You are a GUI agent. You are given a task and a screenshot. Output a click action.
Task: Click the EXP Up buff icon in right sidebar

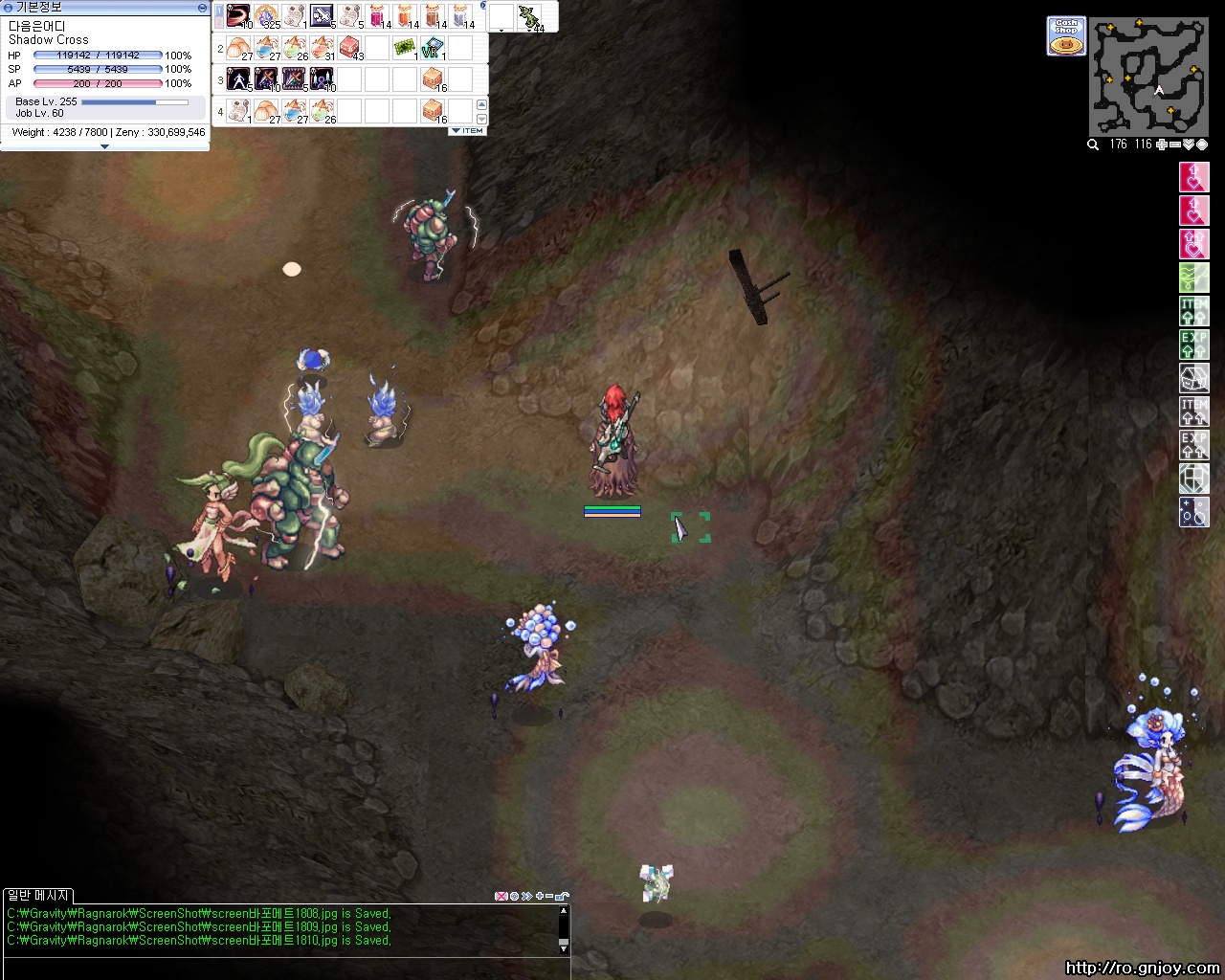coord(1194,345)
